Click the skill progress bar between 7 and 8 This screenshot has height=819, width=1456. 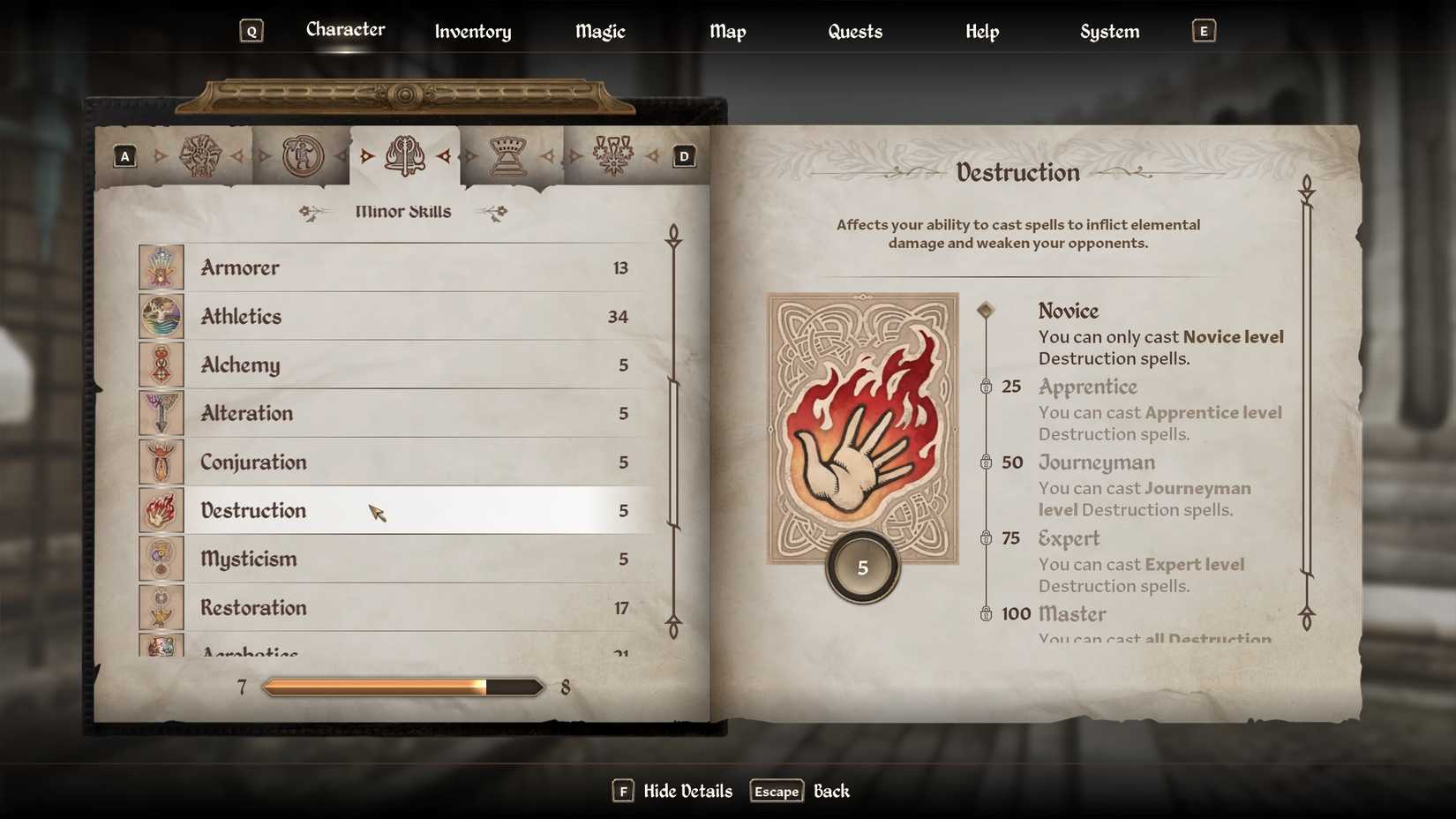(x=402, y=687)
